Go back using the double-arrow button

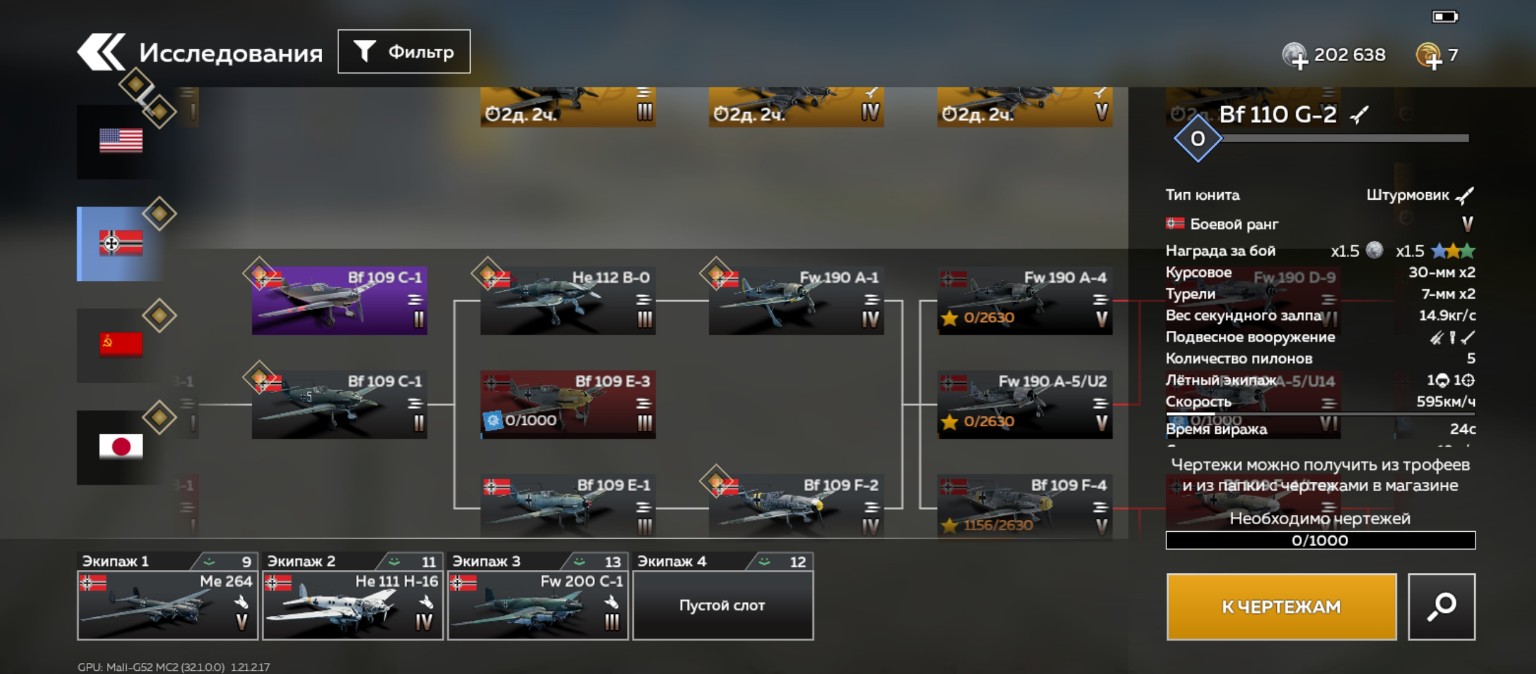[102, 52]
